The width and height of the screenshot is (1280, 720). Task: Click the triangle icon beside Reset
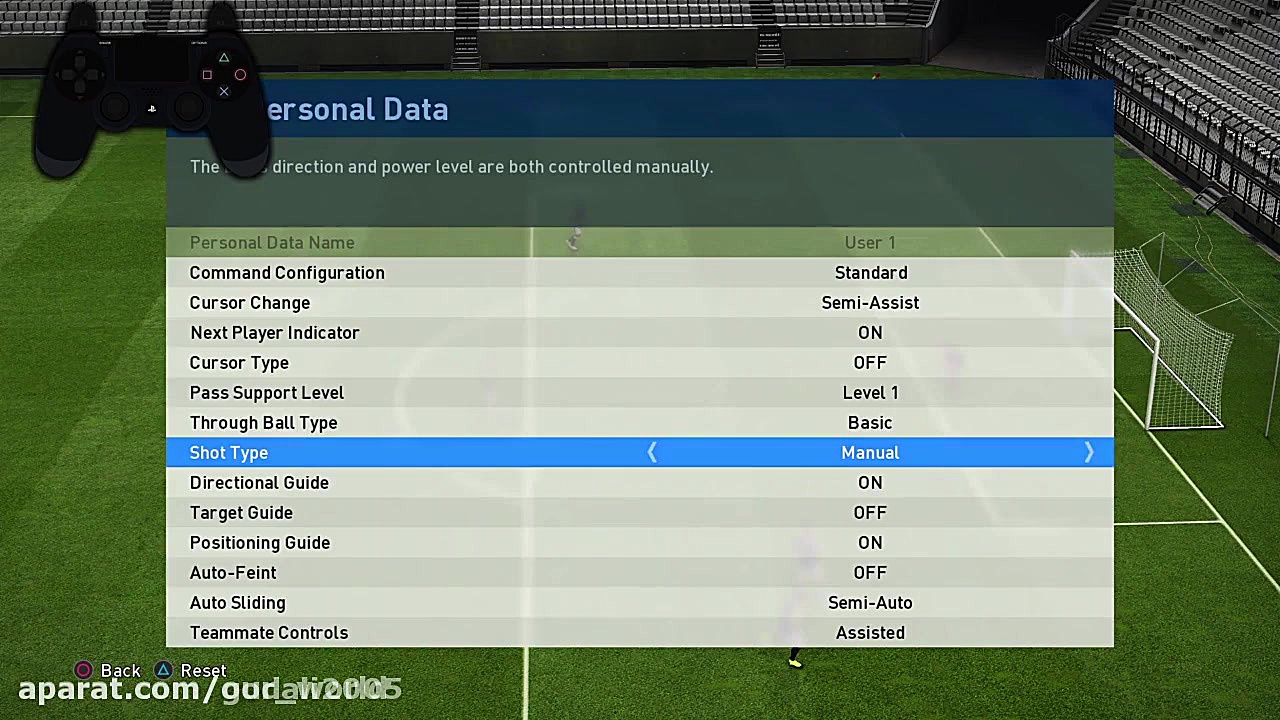[164, 670]
